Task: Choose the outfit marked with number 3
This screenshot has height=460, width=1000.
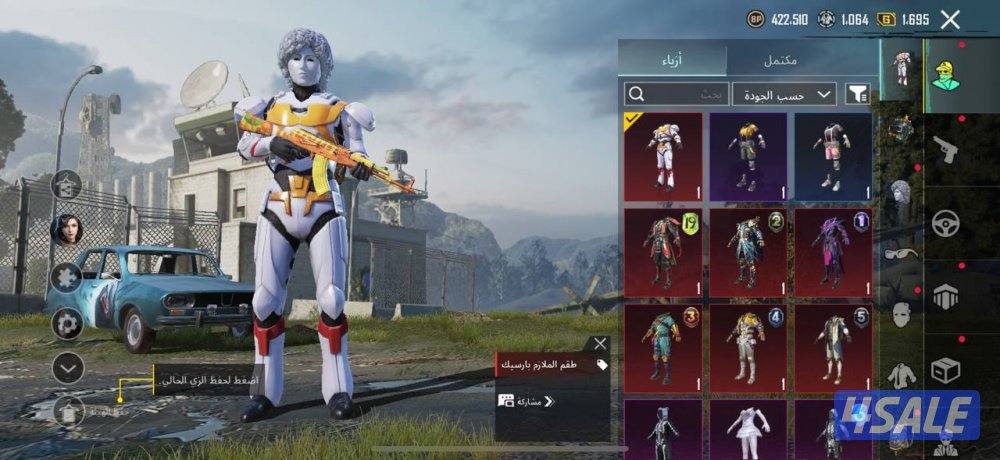Action: (663, 349)
